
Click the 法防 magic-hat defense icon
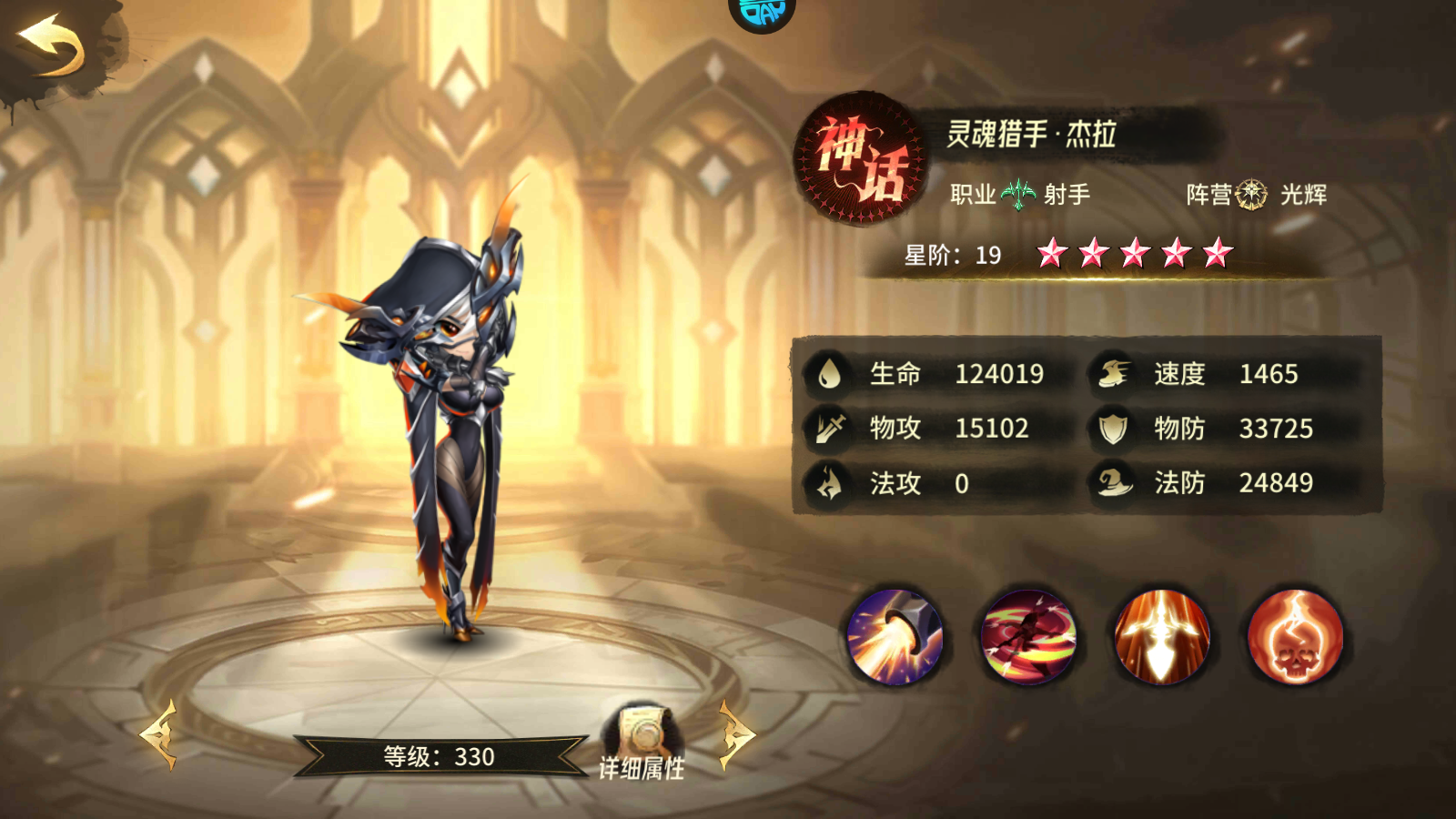pos(1115,483)
